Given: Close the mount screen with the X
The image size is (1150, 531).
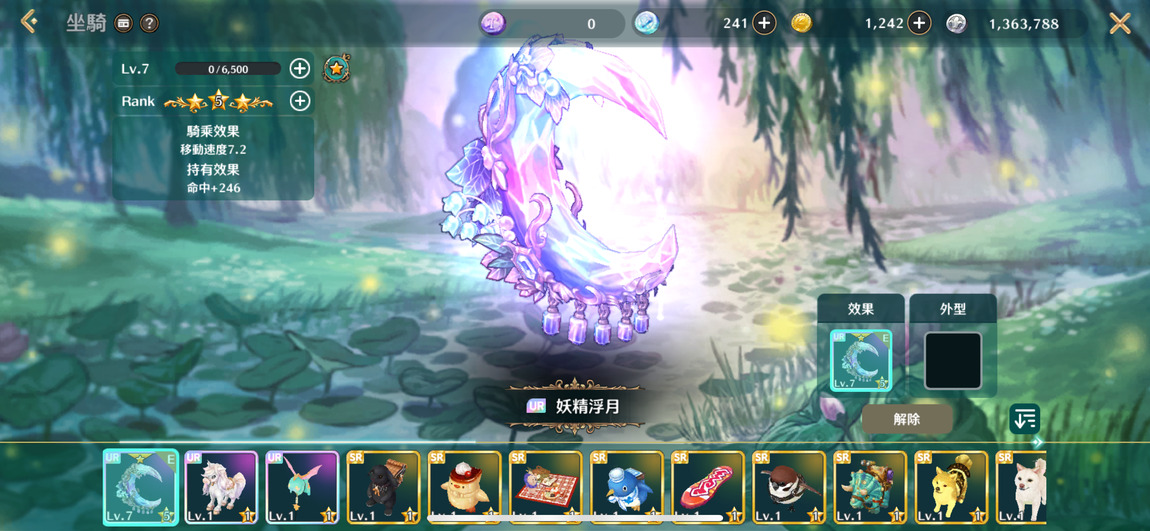Looking at the screenshot, I should (1120, 23).
